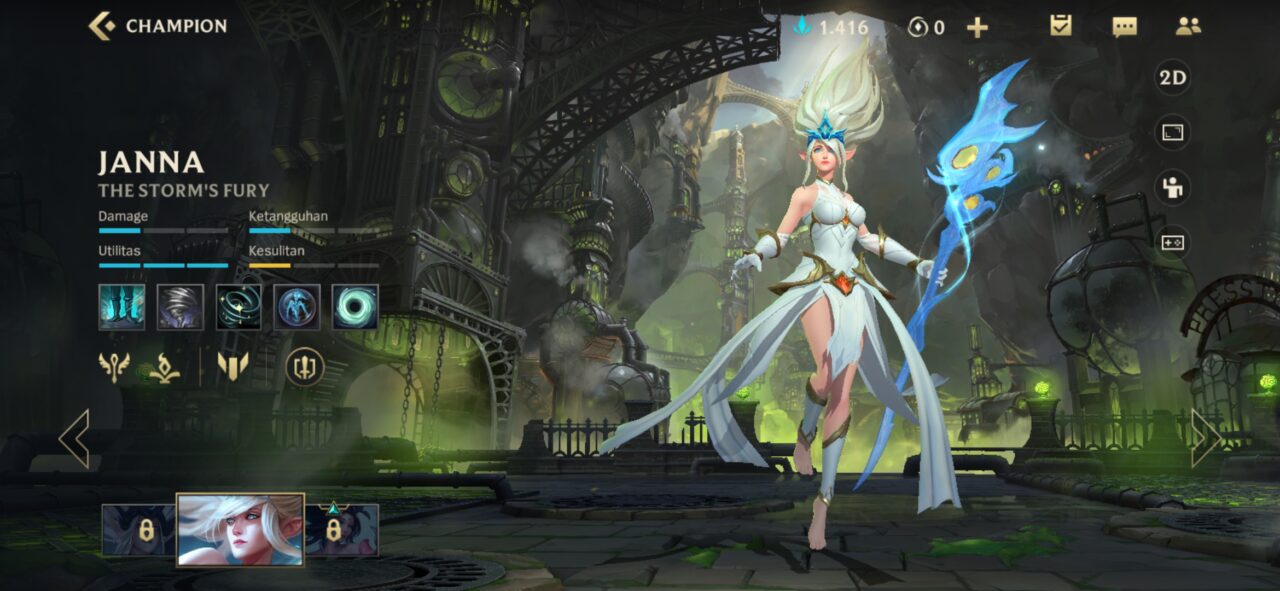Viewport: 1280px width, 591px height.
Task: Show the next champion with right arrow
Action: 1205,438
